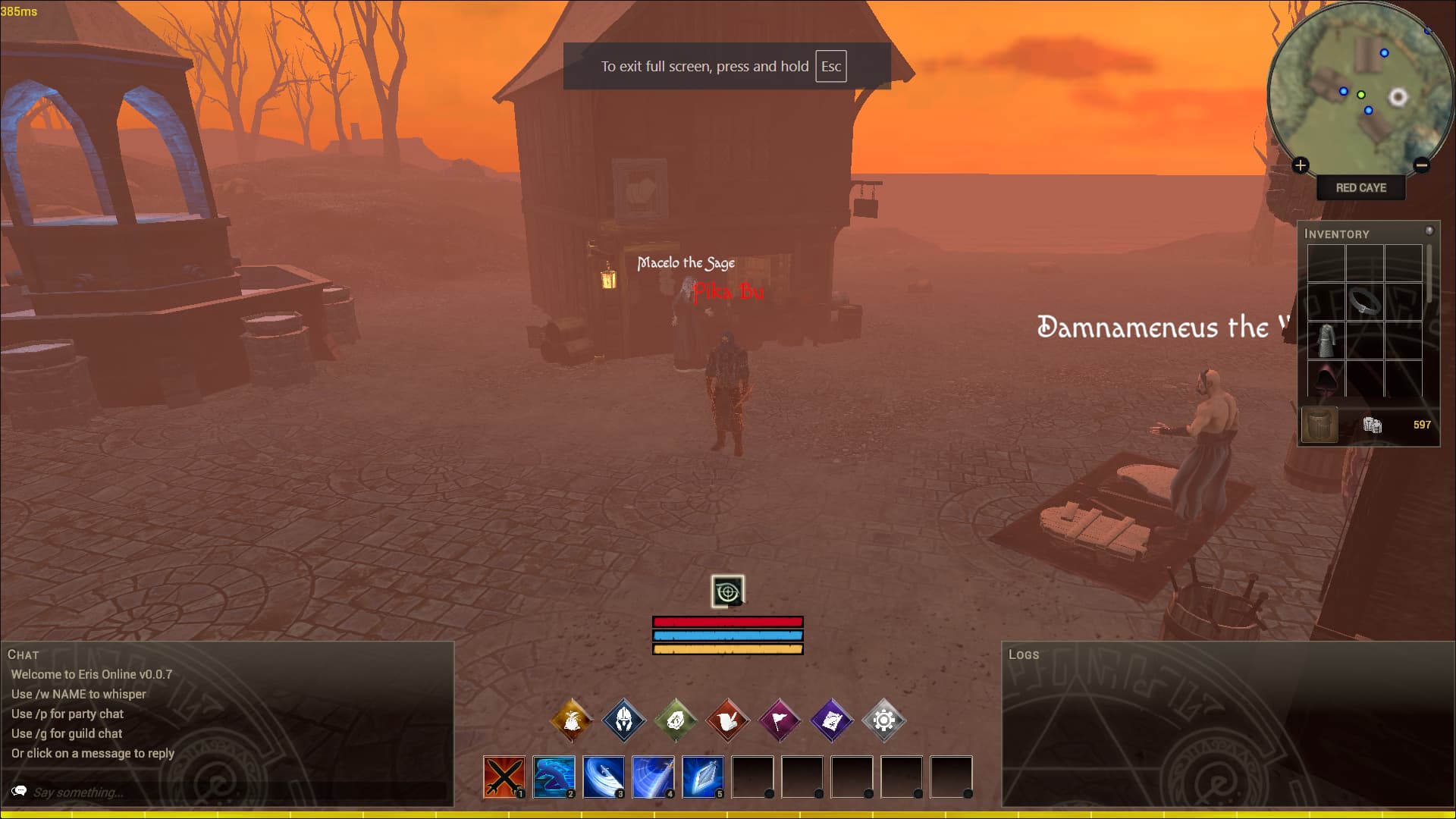Open the gold loot bag menu
This screenshot has height=819, width=1456.
point(572,720)
